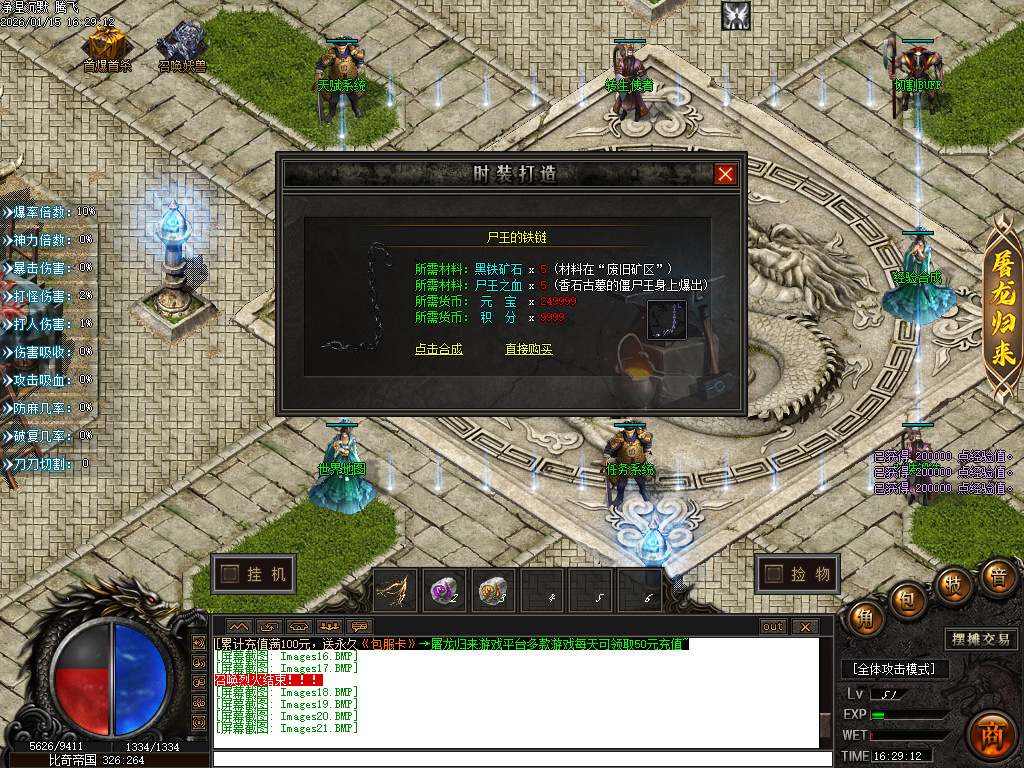Open the 角 character panel button
The width and height of the screenshot is (1024, 768).
(x=864, y=618)
